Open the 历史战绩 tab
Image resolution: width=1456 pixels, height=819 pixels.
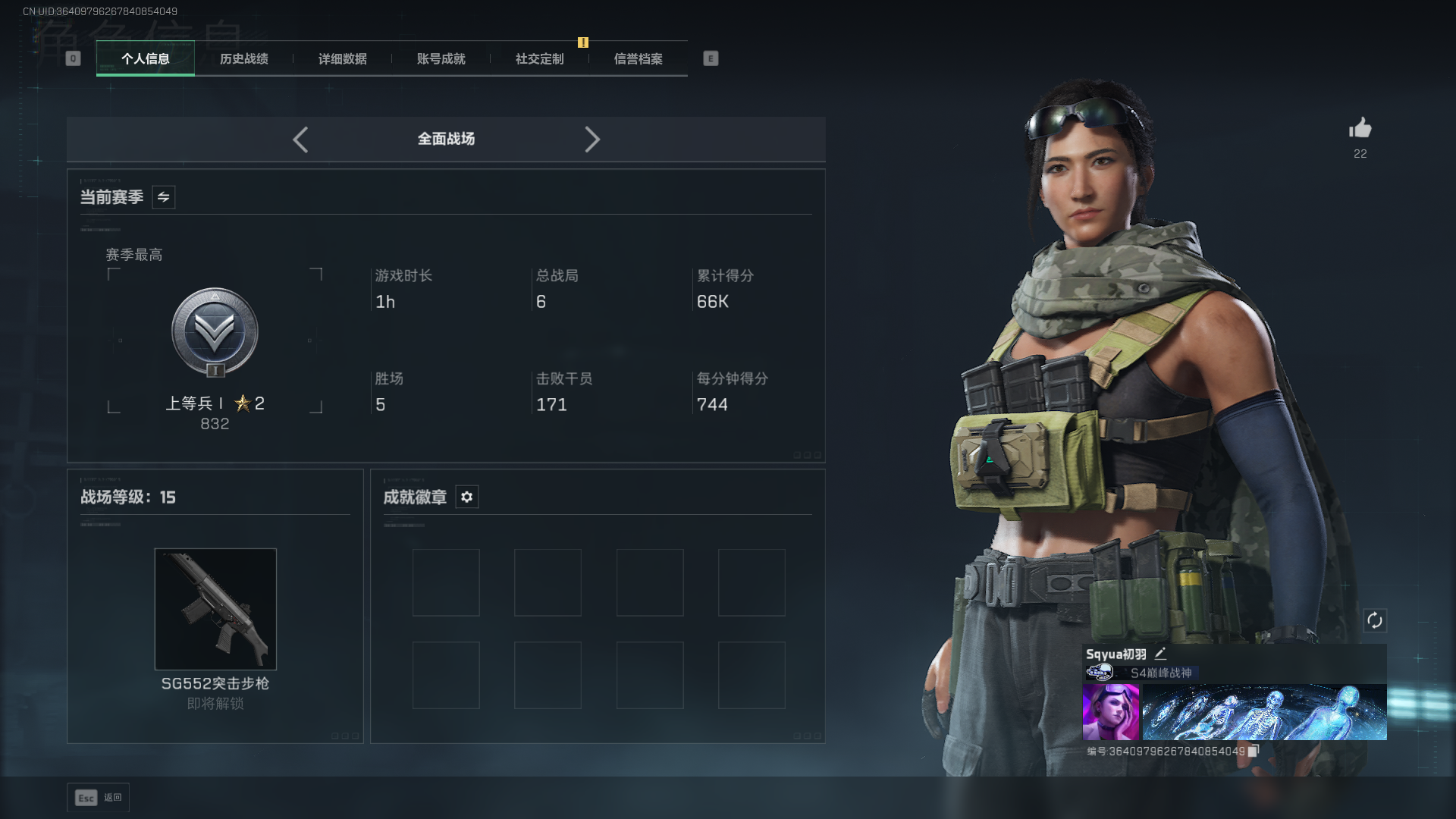(244, 59)
